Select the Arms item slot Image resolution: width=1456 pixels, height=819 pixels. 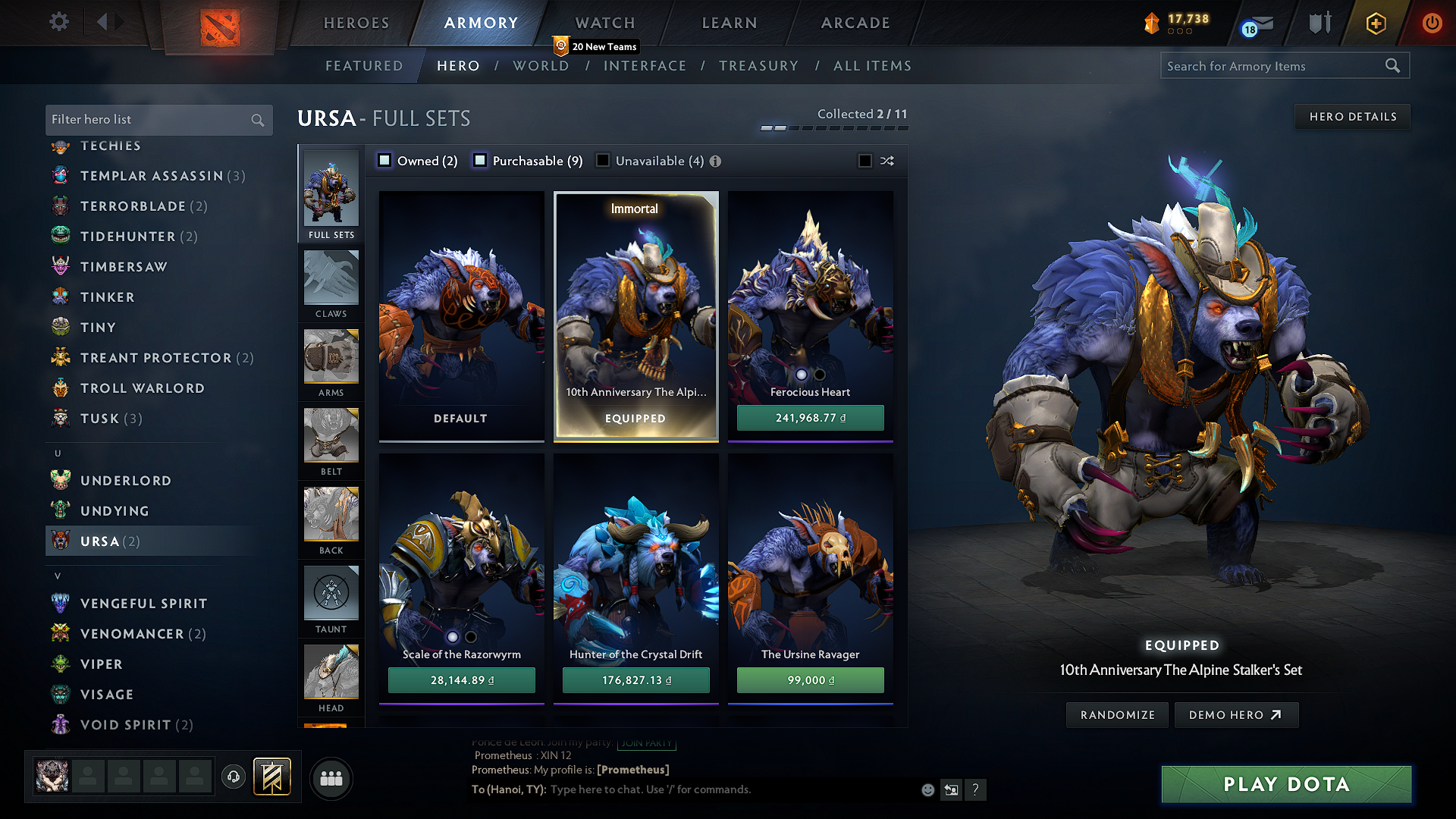tap(331, 361)
